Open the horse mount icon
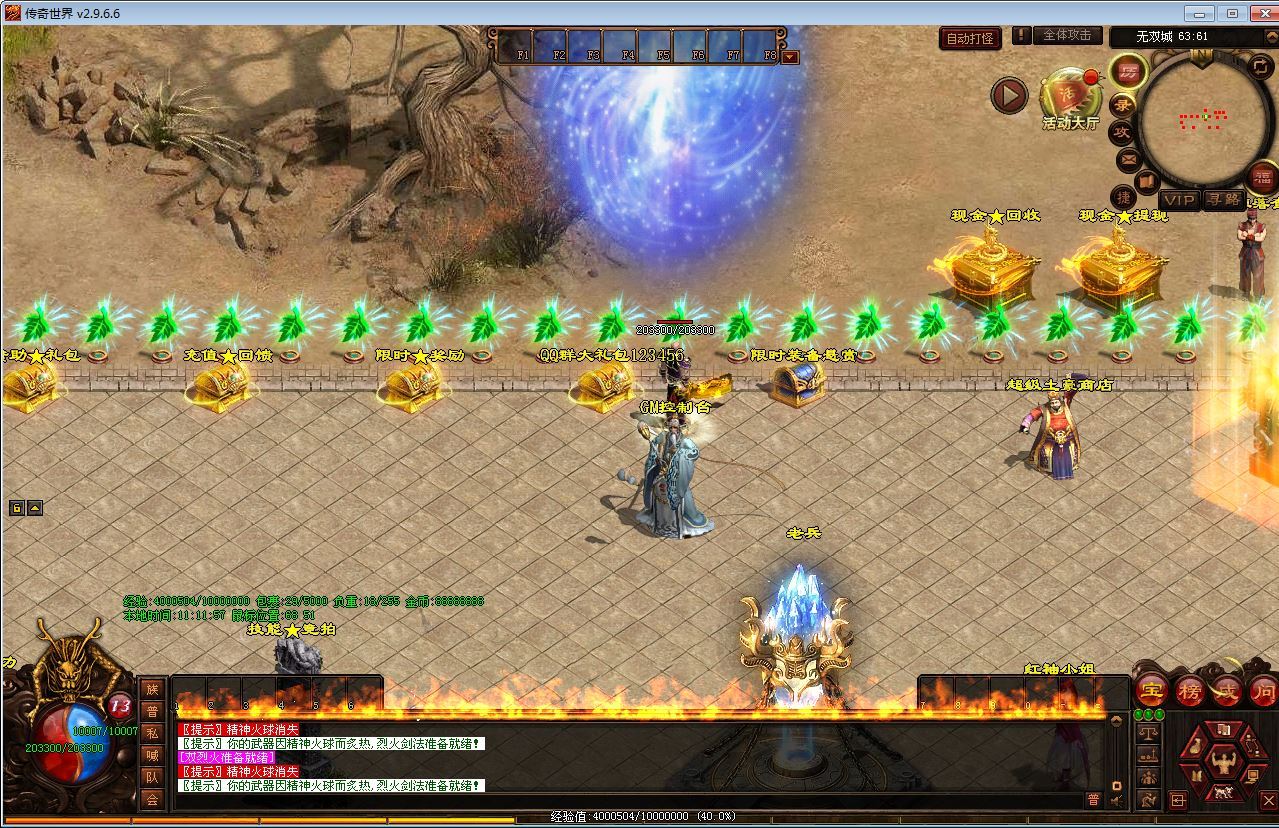This screenshot has width=1279, height=828. (x=1222, y=793)
